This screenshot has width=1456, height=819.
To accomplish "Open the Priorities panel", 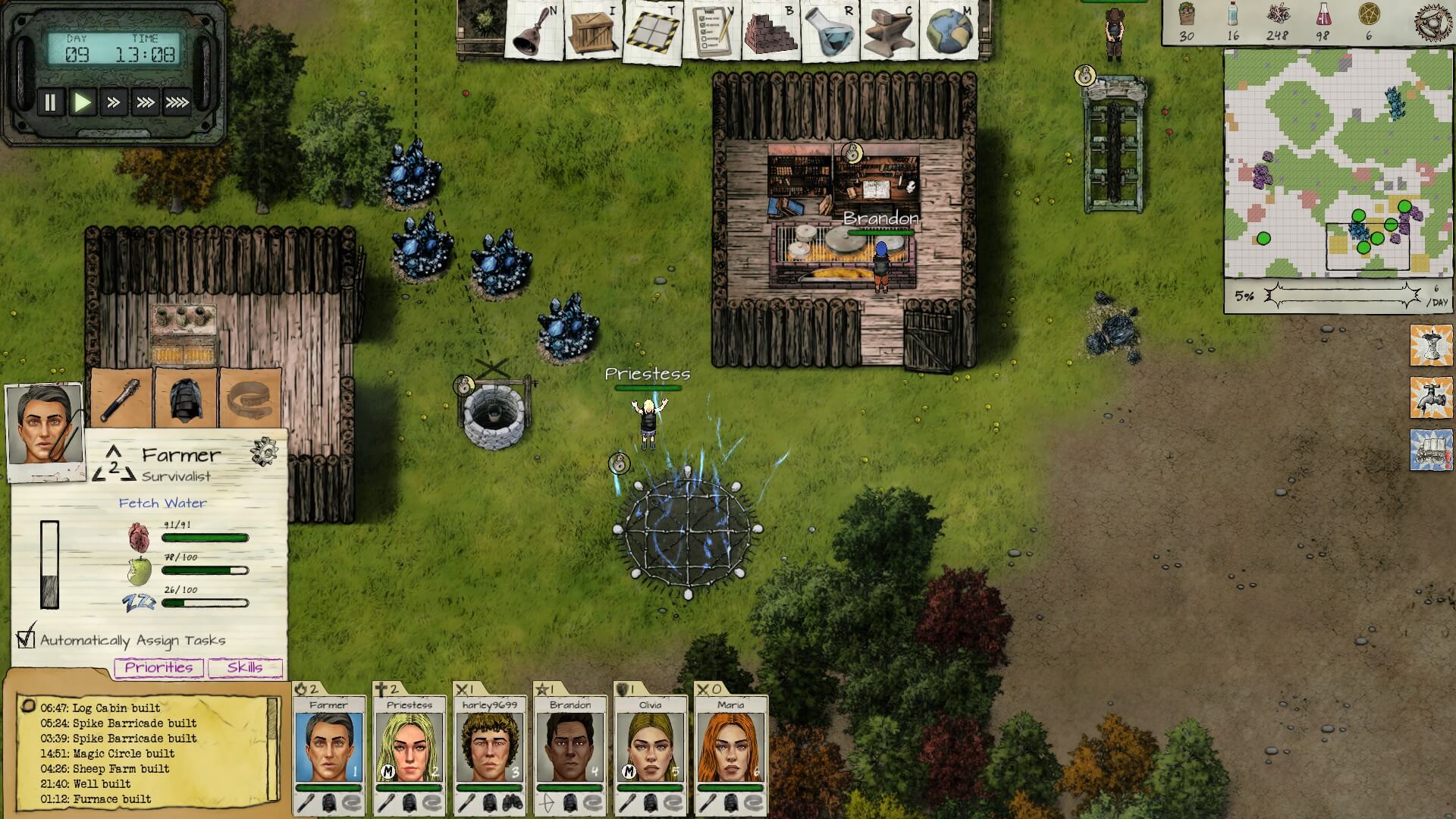I will click(158, 667).
